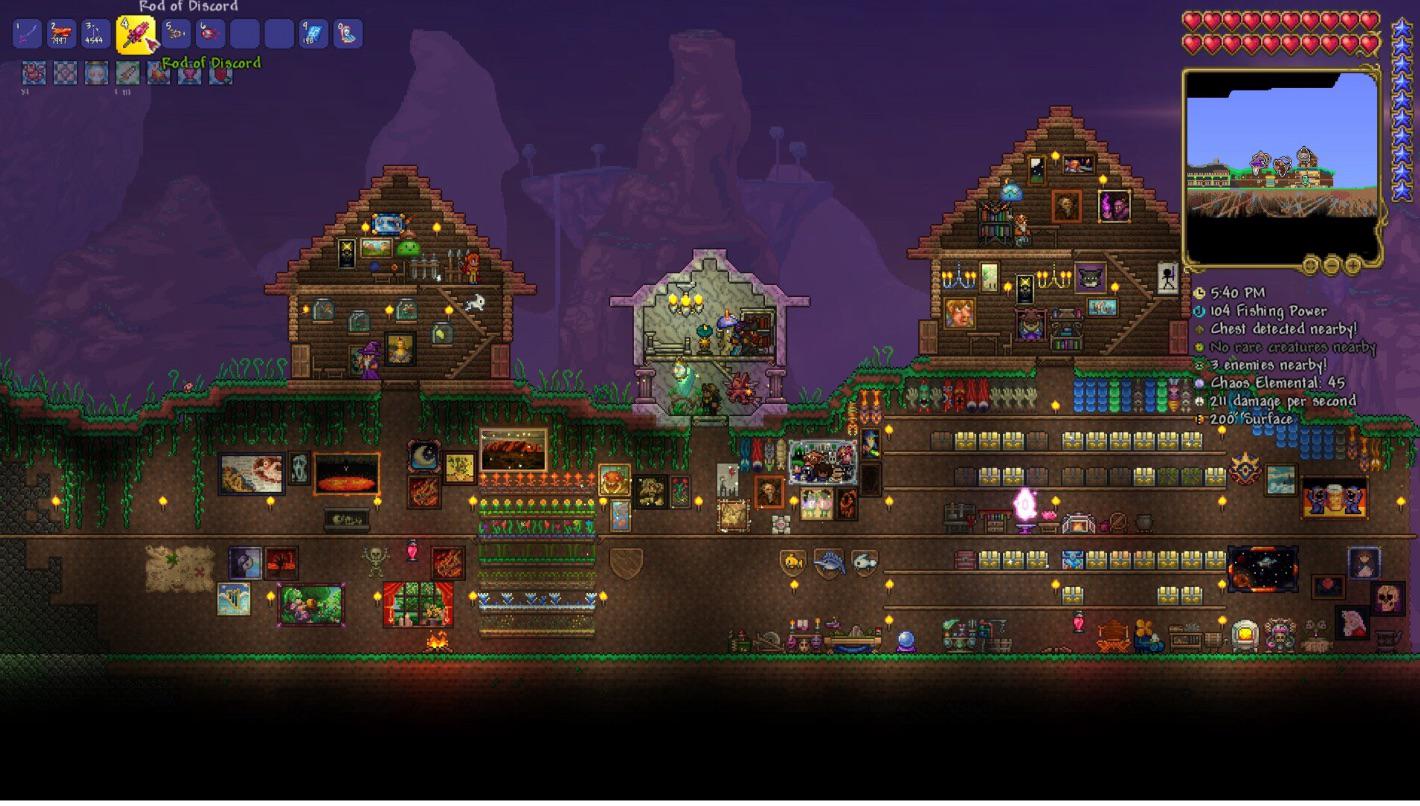This screenshot has height=806, width=1420.
Task: Pick the item in hotbar slot 5
Action: click(176, 34)
